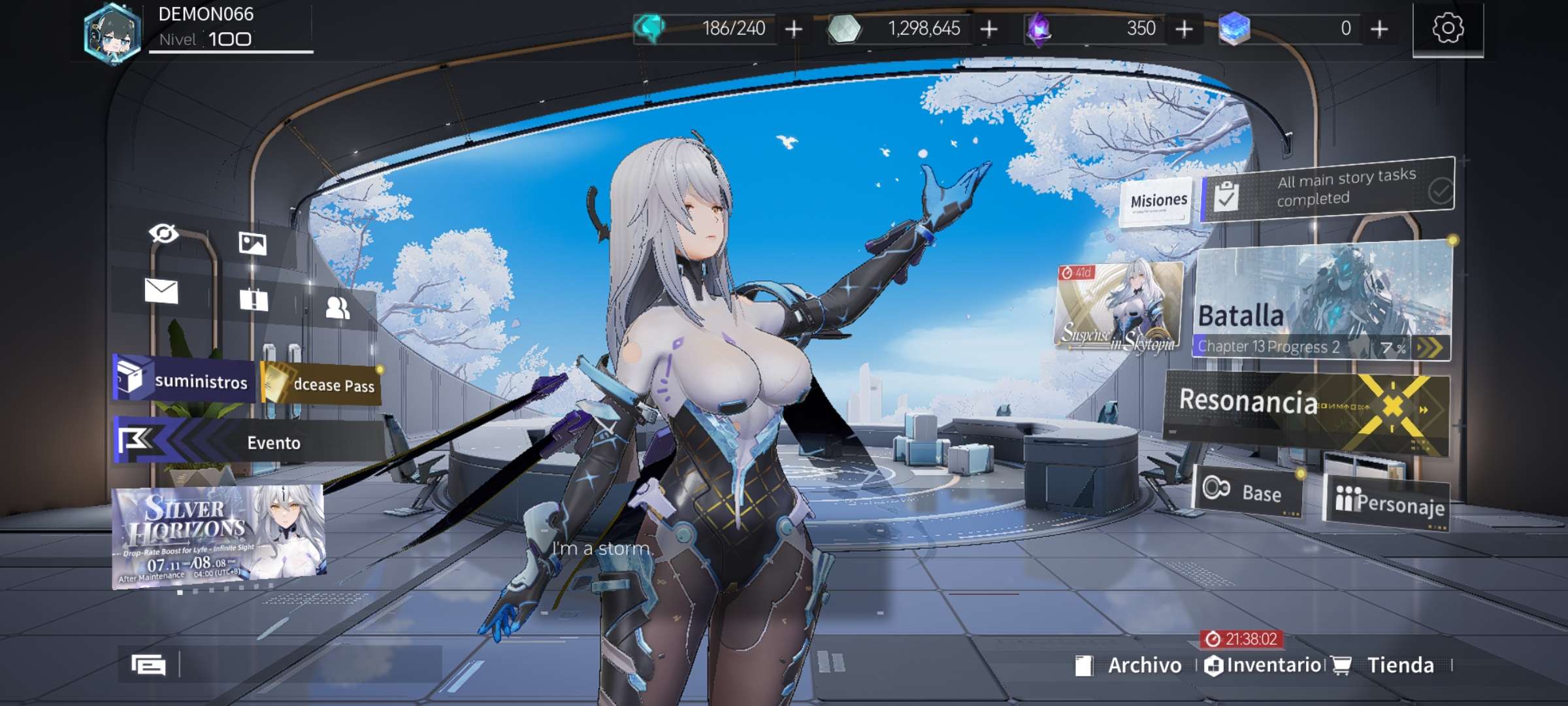Open the Archivo menu
This screenshot has width=1568, height=706.
coord(1130,665)
